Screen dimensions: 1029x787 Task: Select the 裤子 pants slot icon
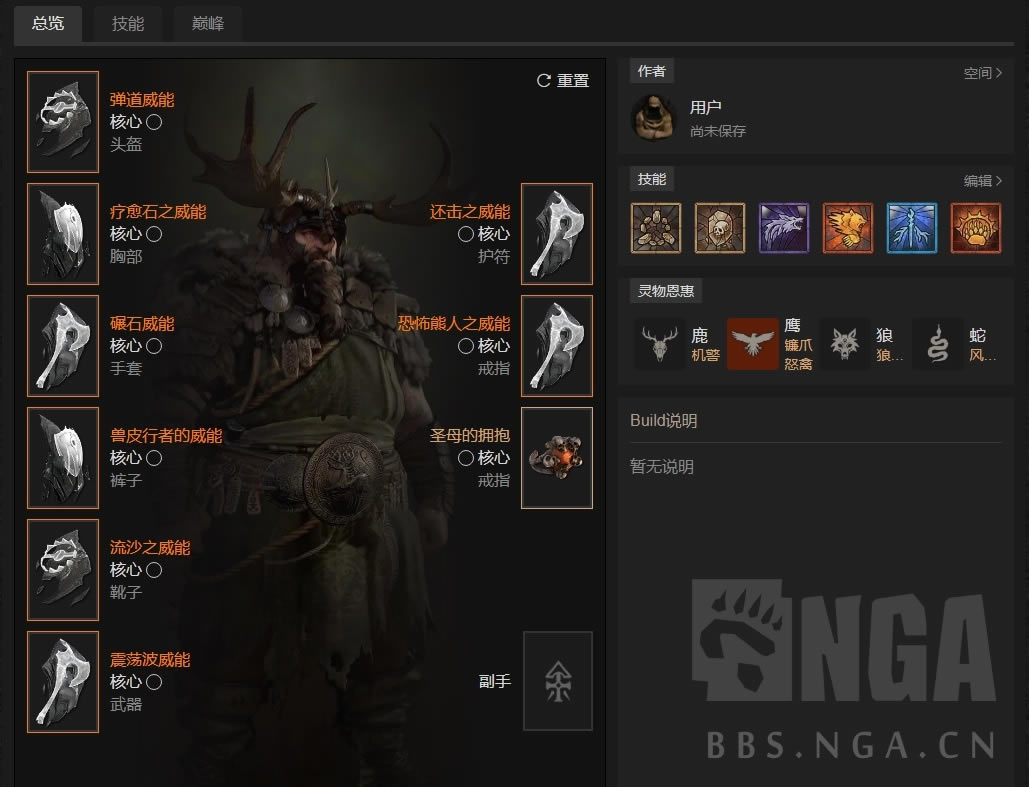click(63, 458)
